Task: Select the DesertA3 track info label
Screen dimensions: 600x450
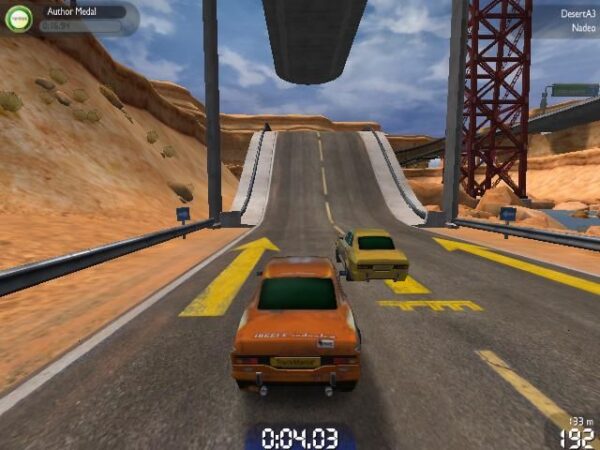Action: tap(575, 10)
